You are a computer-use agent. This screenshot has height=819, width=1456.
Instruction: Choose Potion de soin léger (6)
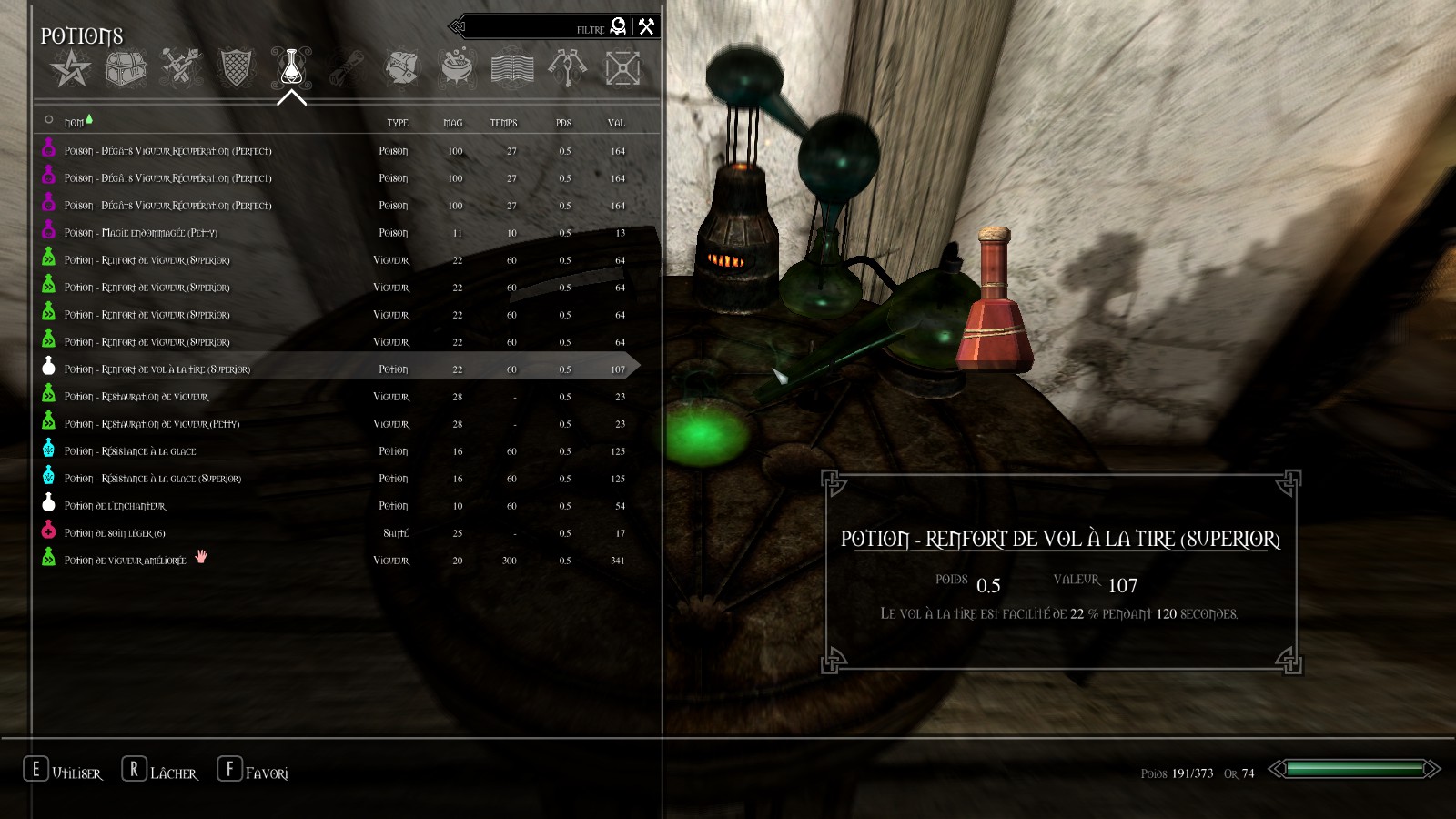click(x=115, y=533)
